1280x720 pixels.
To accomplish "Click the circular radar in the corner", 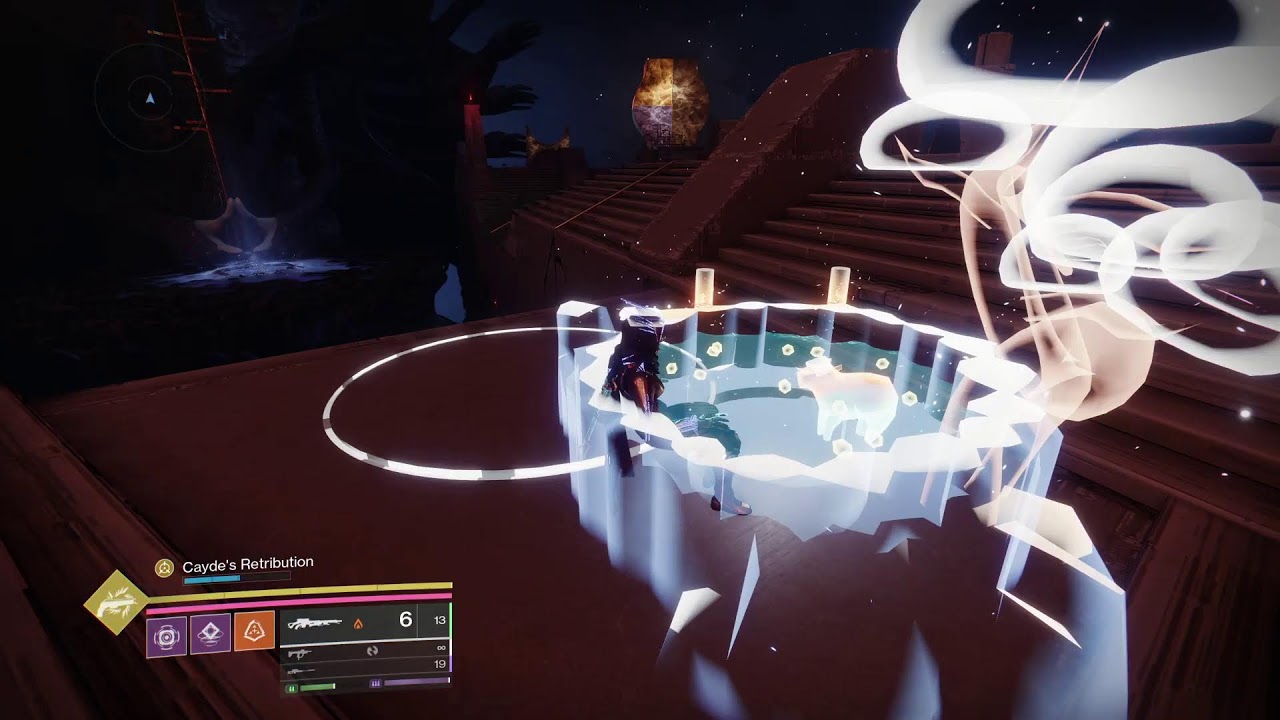I will point(149,98).
